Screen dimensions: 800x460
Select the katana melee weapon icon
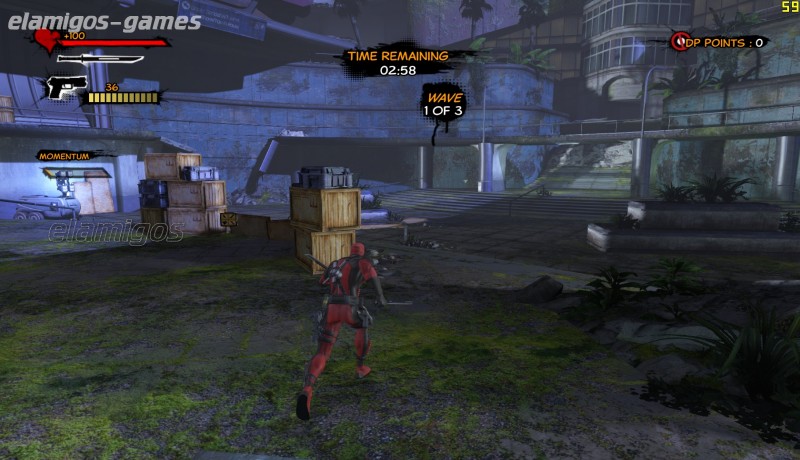click(x=100, y=59)
